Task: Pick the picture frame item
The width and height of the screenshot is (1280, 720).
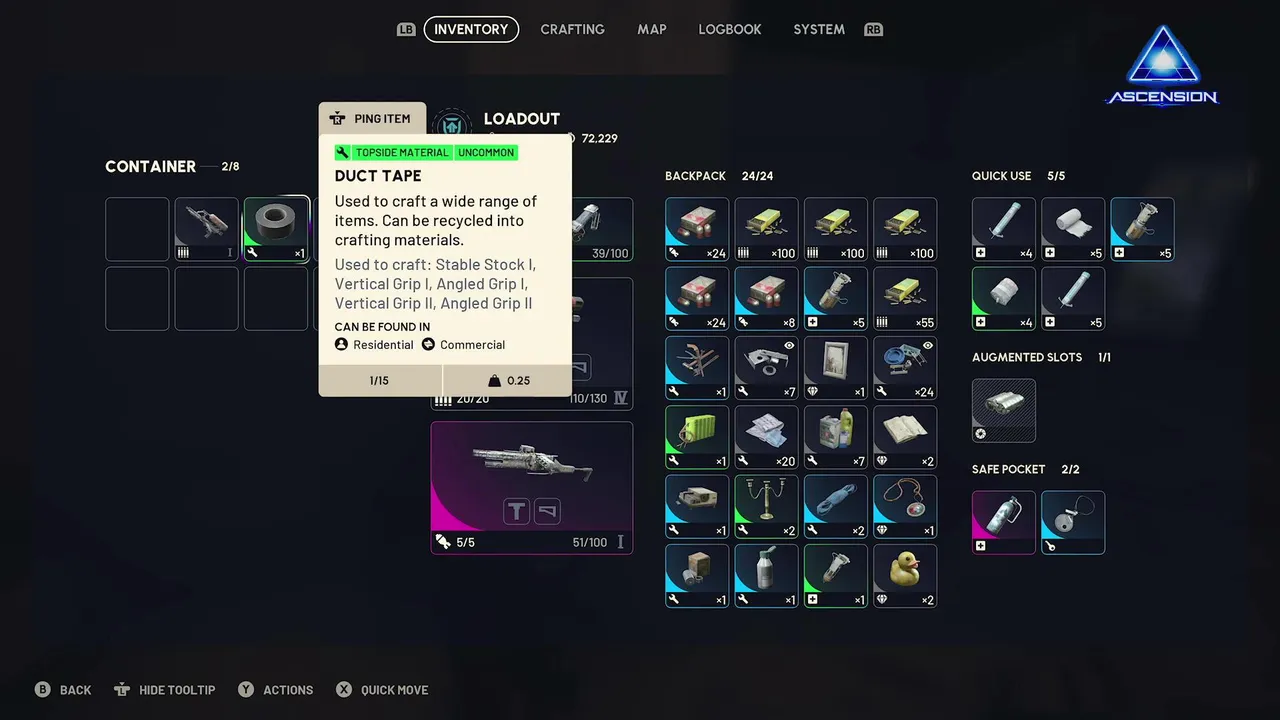Action: click(836, 367)
